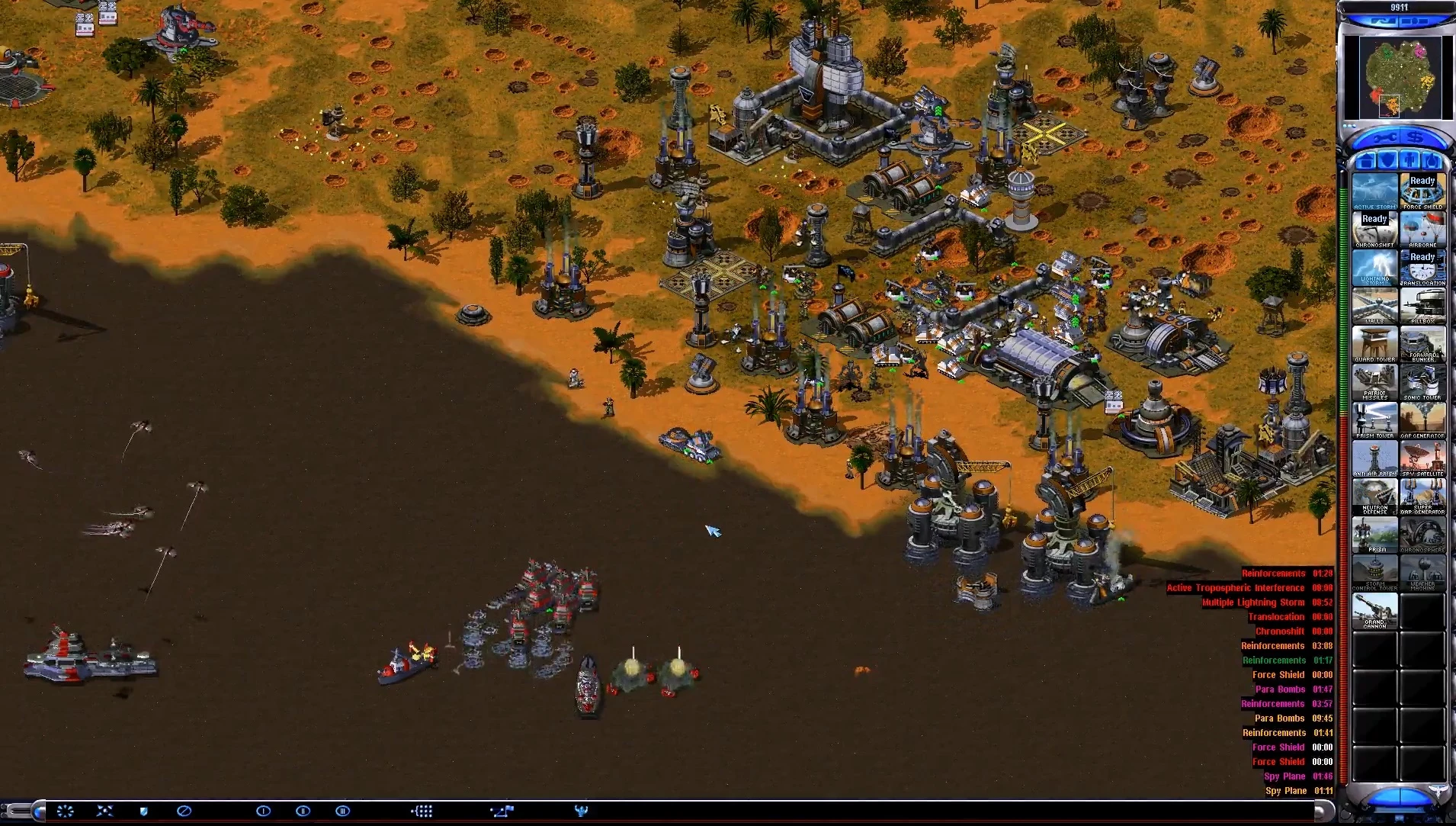Build Walls from the sidebar
Viewport: 1456px width, 826px height.
tap(1374, 305)
